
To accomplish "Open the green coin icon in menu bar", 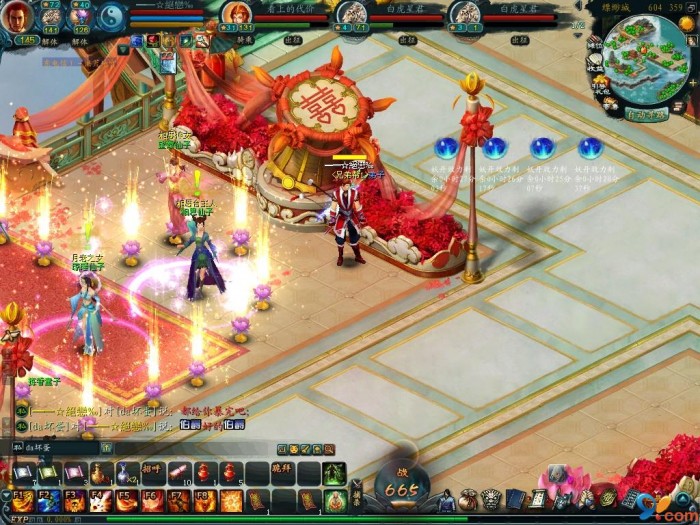I will 608,498.
